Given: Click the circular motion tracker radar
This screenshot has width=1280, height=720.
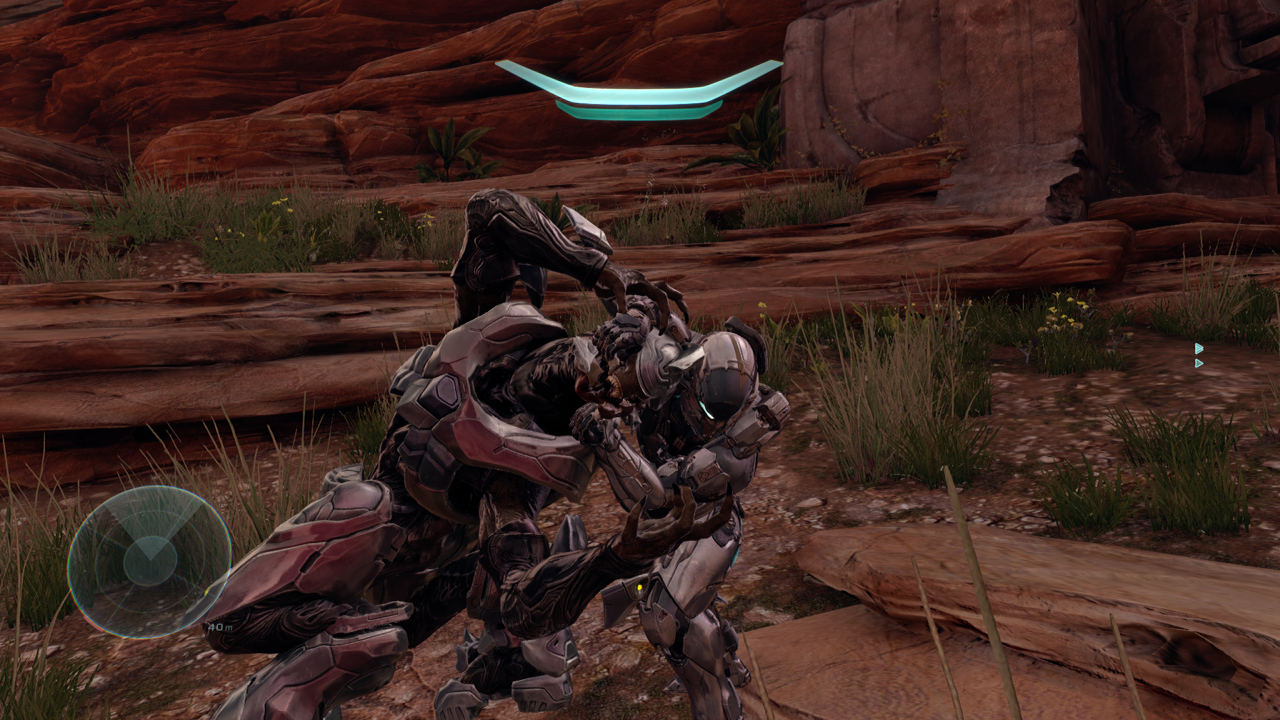Looking at the screenshot, I should (150, 562).
